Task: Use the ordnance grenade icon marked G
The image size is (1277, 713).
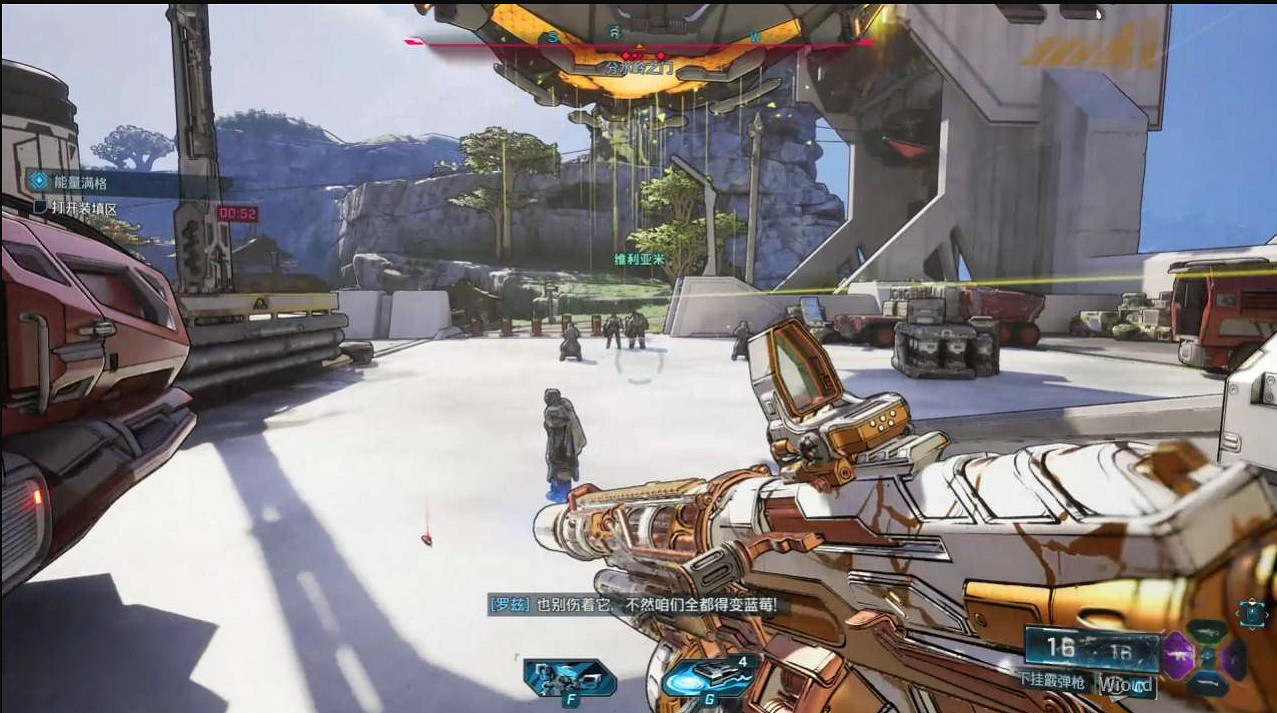Action: 708,678
